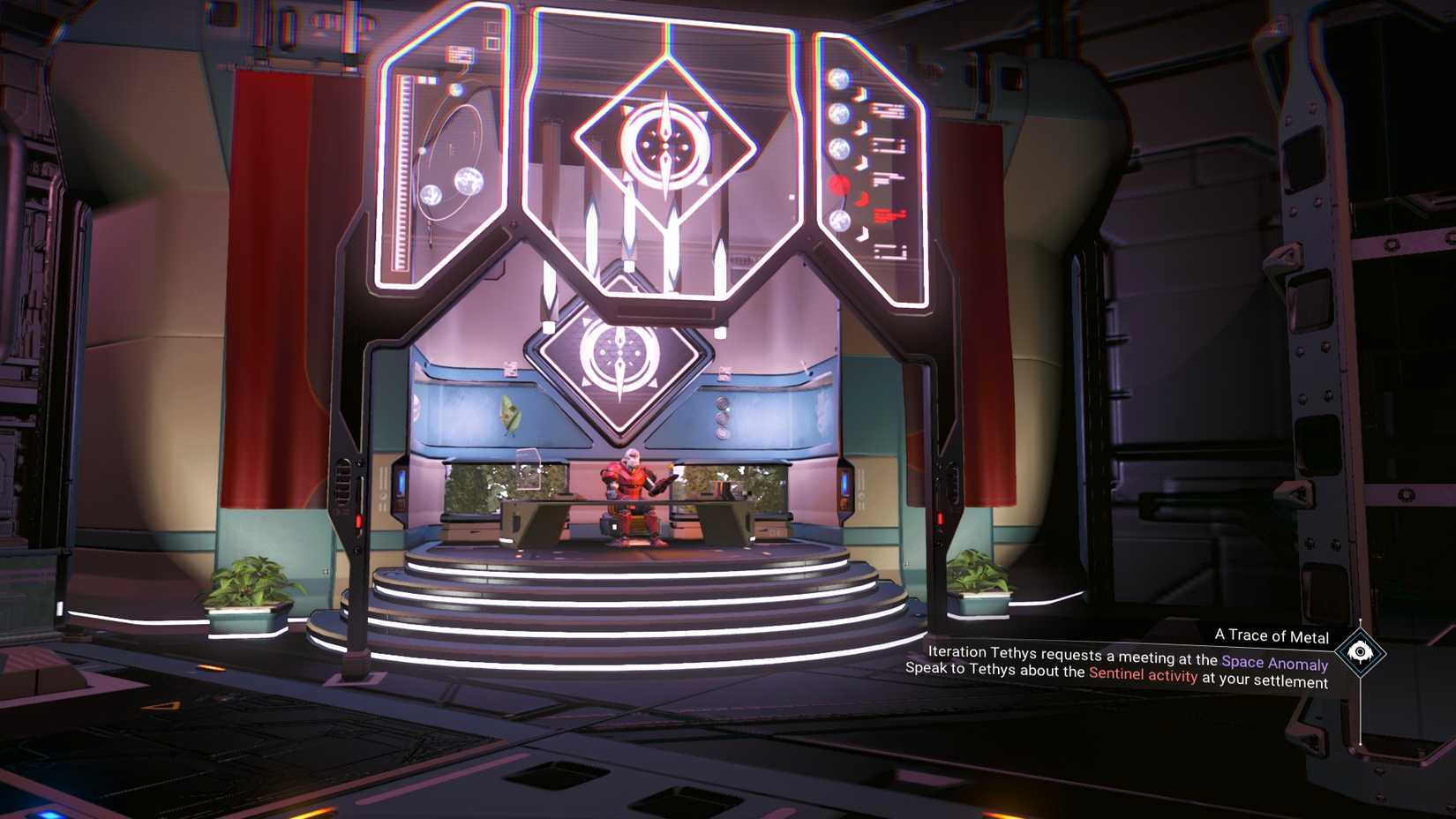Image resolution: width=1456 pixels, height=819 pixels.
Task: Click the bottom planet icon on right display
Action: (x=839, y=222)
